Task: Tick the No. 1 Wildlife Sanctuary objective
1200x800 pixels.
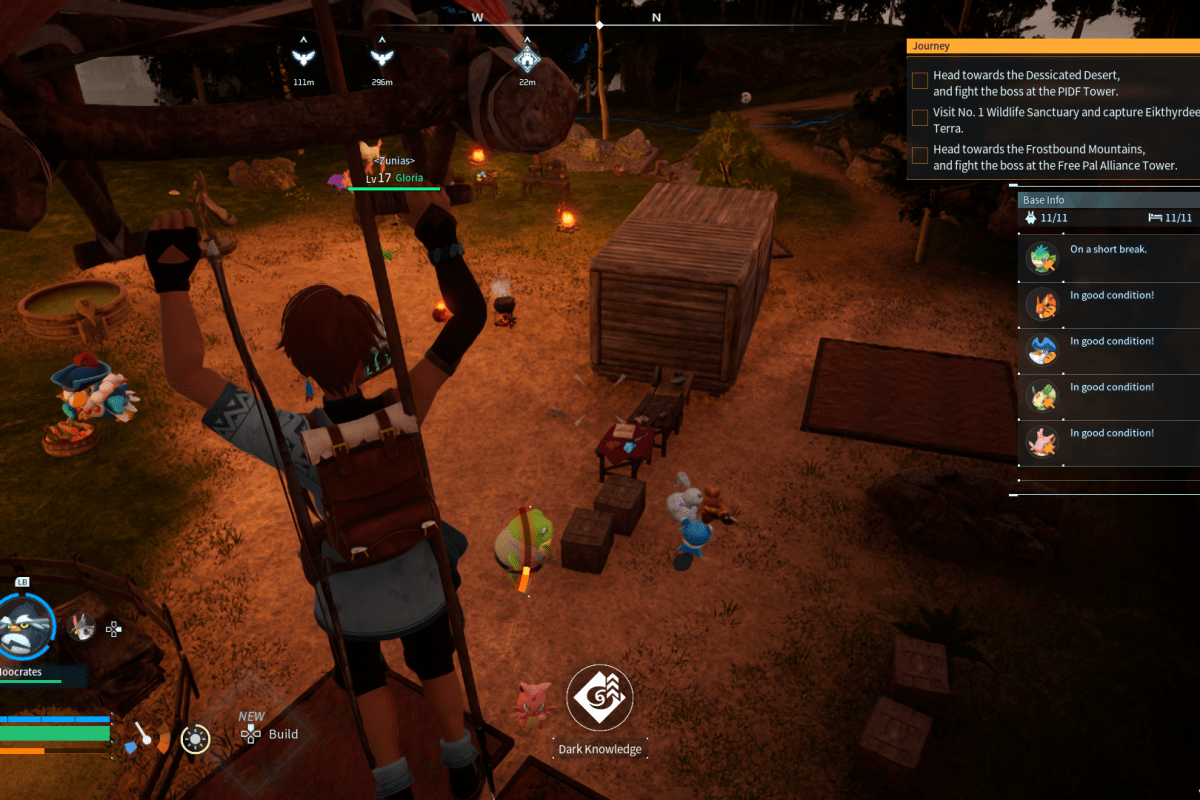Action: coord(920,119)
